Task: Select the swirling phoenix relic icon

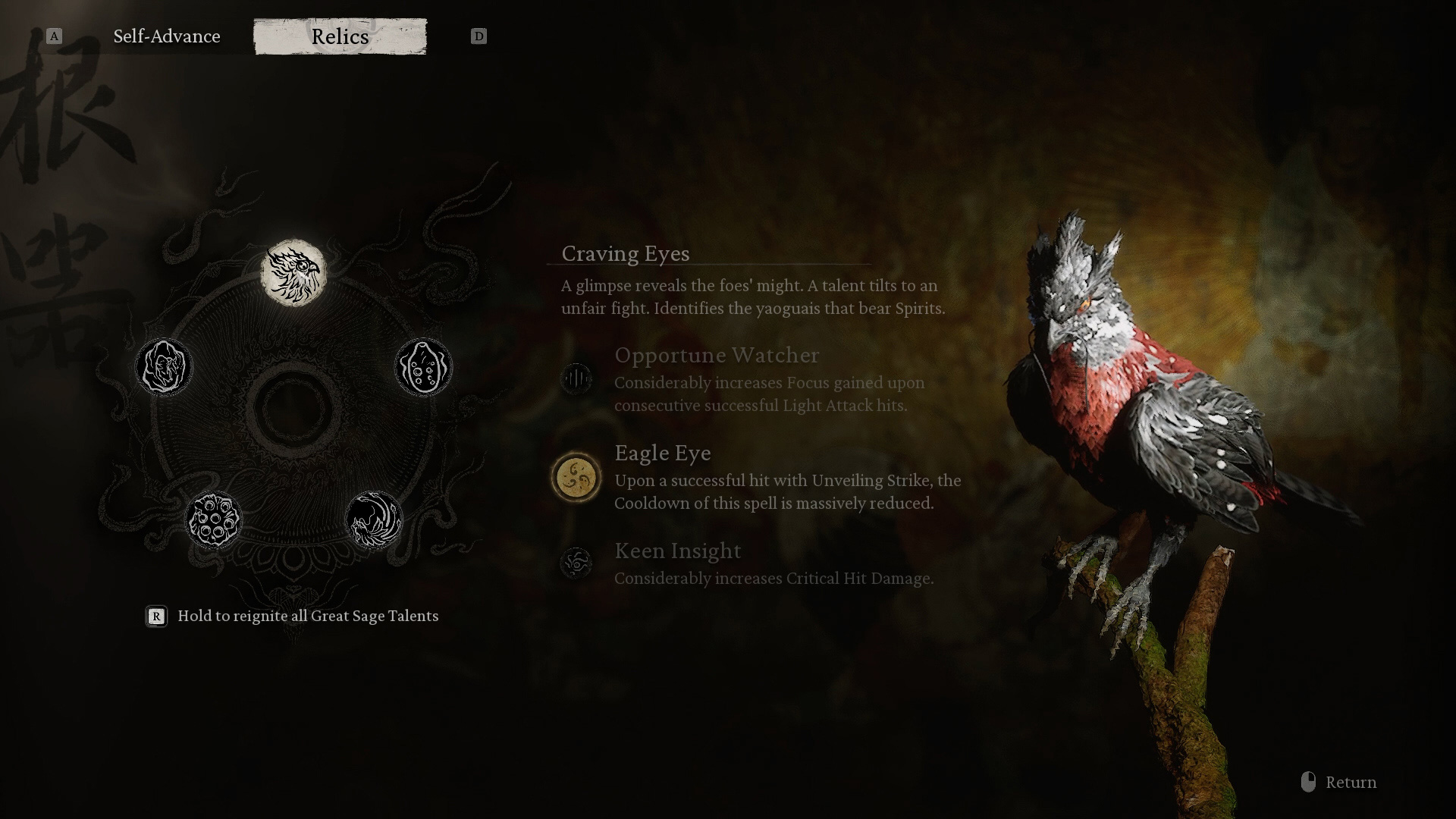Action: click(374, 520)
